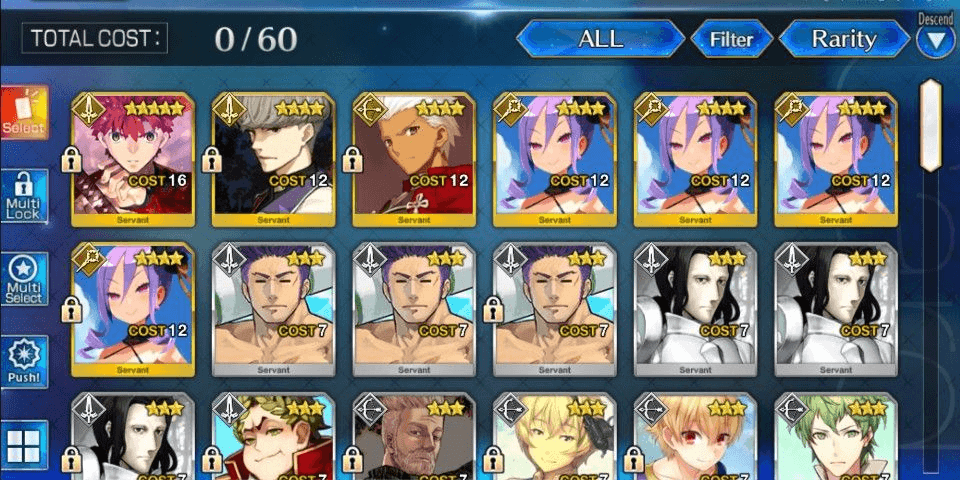Screen dimensions: 960x480
Task: Select the servant with the golden laurel wreath
Action: [x=273, y=435]
